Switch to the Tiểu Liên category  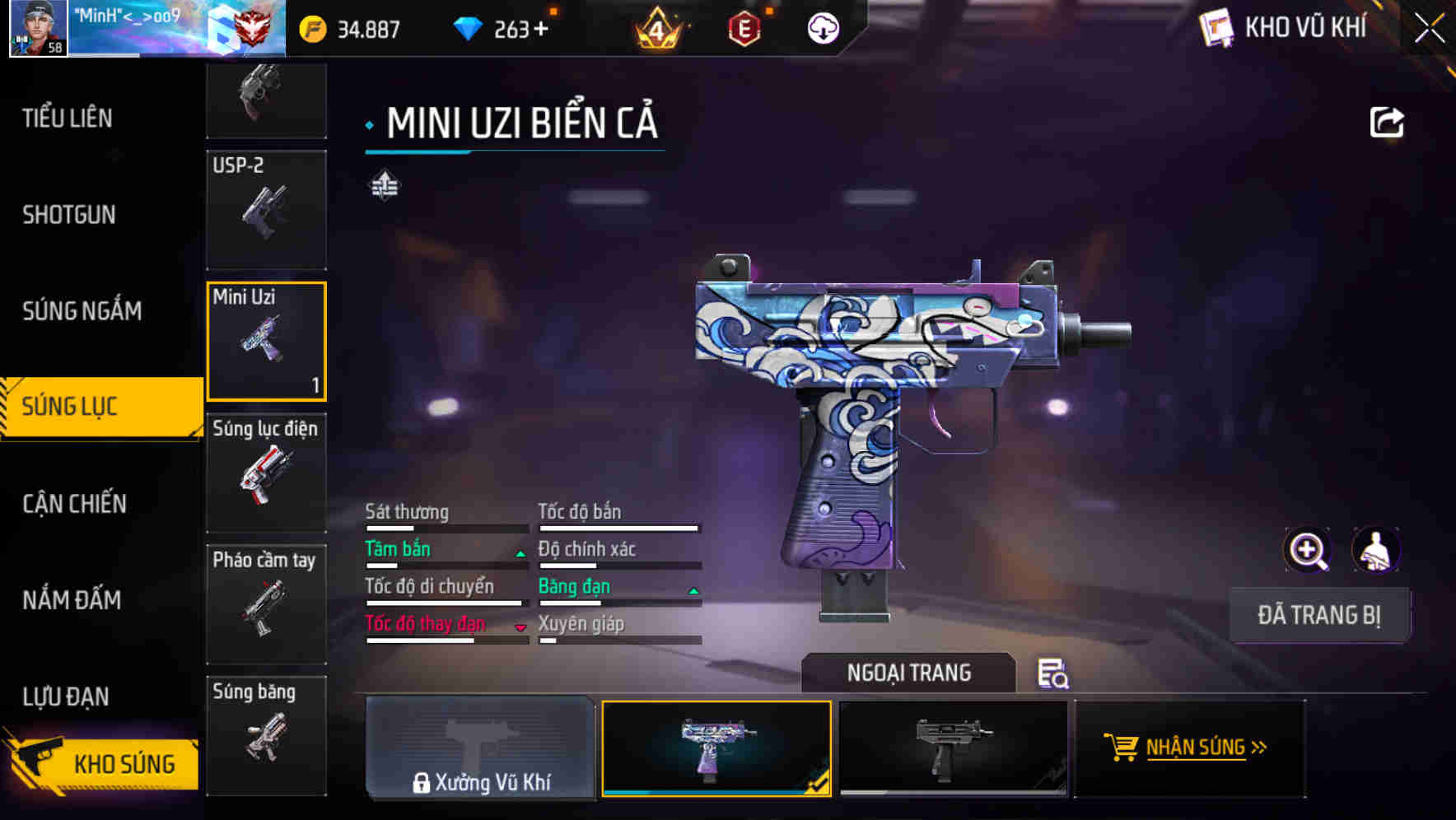point(68,119)
